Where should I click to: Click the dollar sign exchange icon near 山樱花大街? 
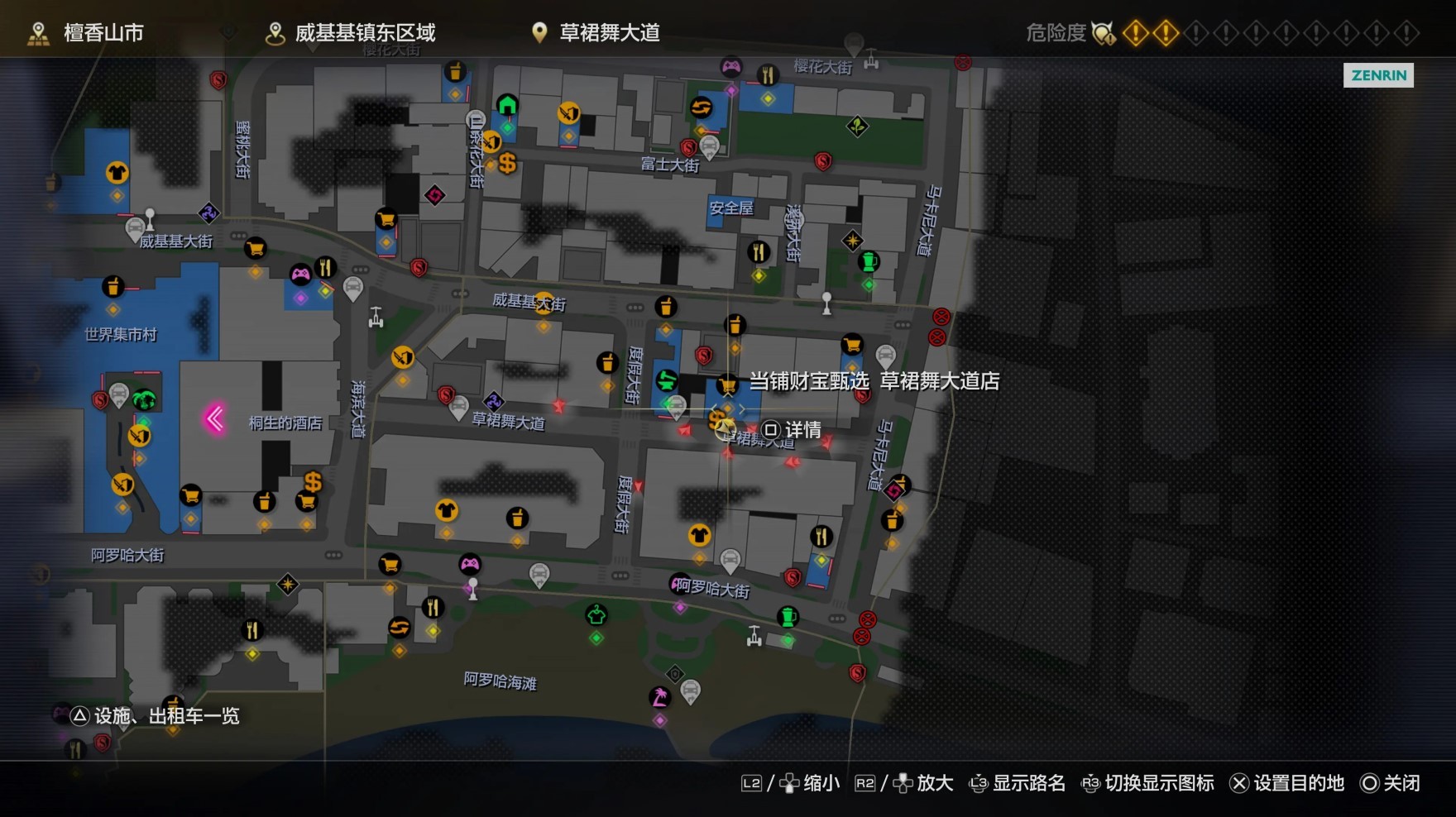click(x=507, y=165)
